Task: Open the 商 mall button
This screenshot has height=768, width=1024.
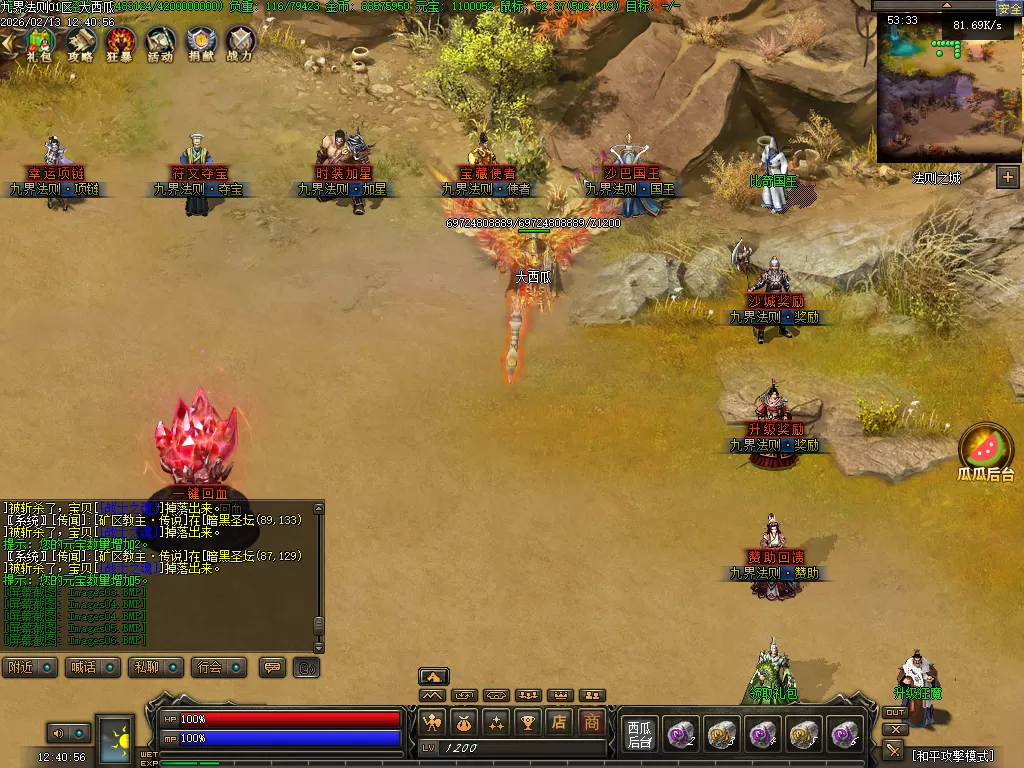Action: click(592, 721)
